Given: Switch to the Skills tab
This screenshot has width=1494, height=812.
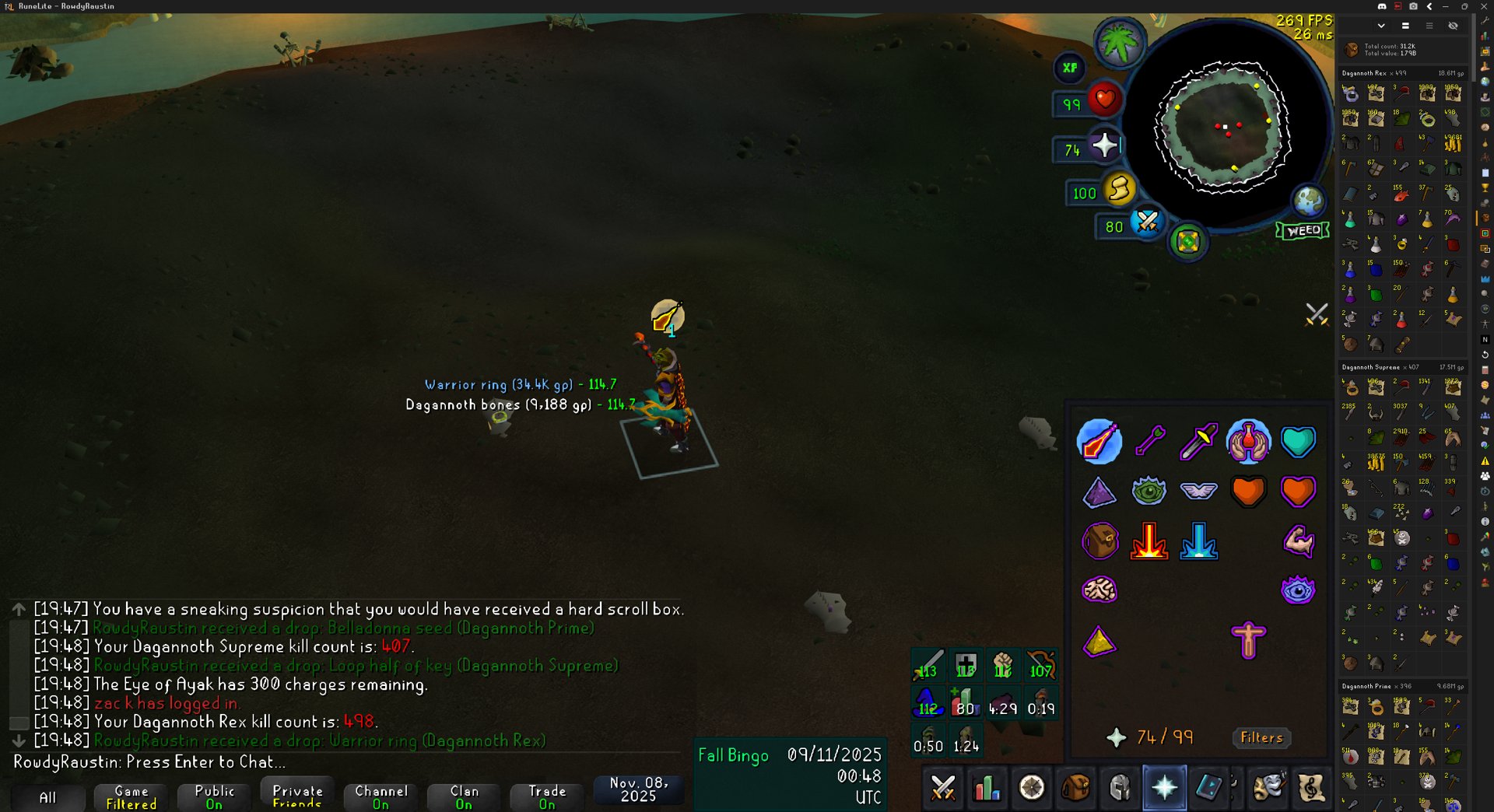Looking at the screenshot, I should click(x=987, y=788).
